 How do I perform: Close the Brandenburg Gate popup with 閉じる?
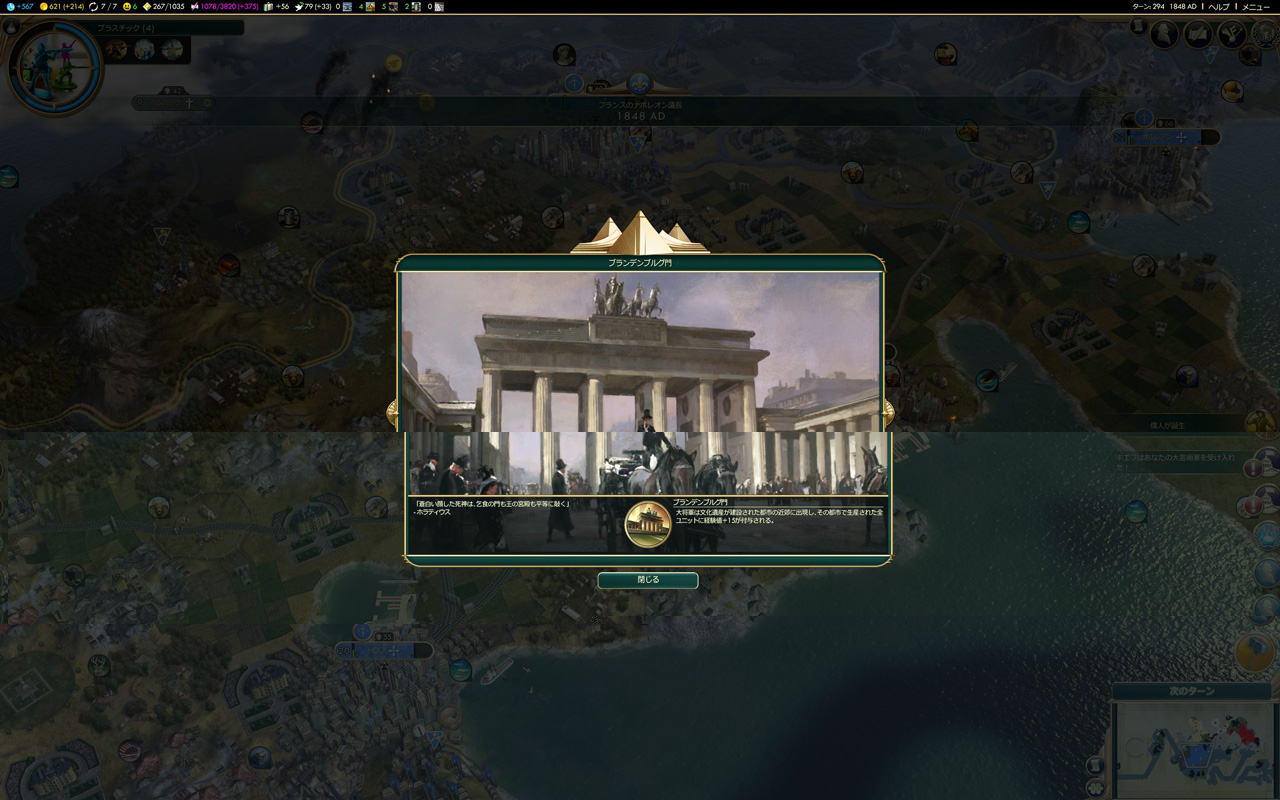(647, 580)
